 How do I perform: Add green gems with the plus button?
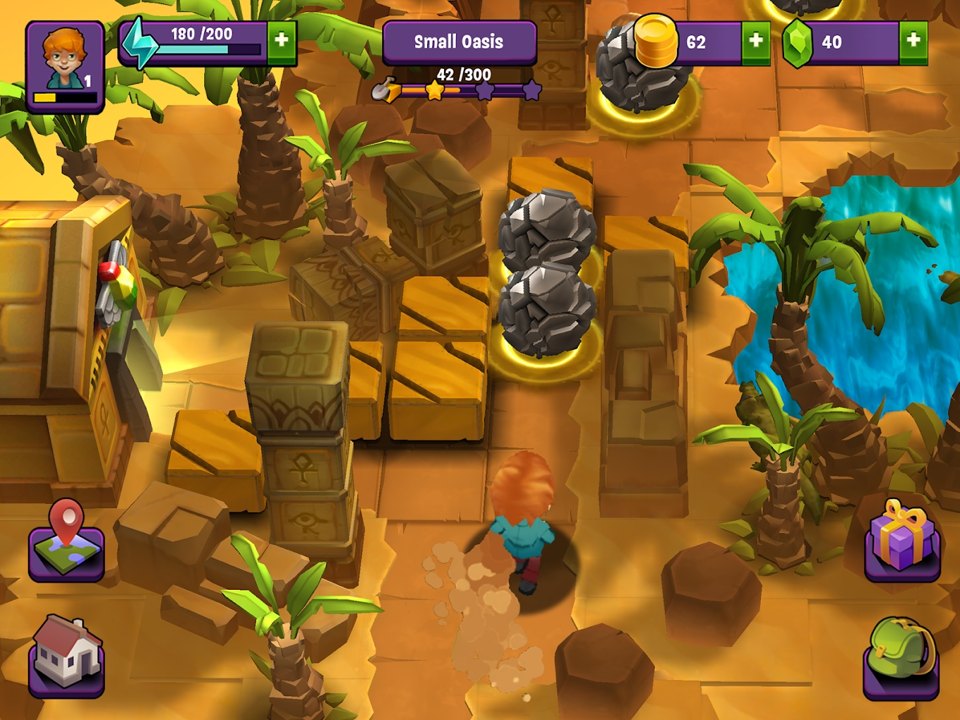tap(912, 42)
